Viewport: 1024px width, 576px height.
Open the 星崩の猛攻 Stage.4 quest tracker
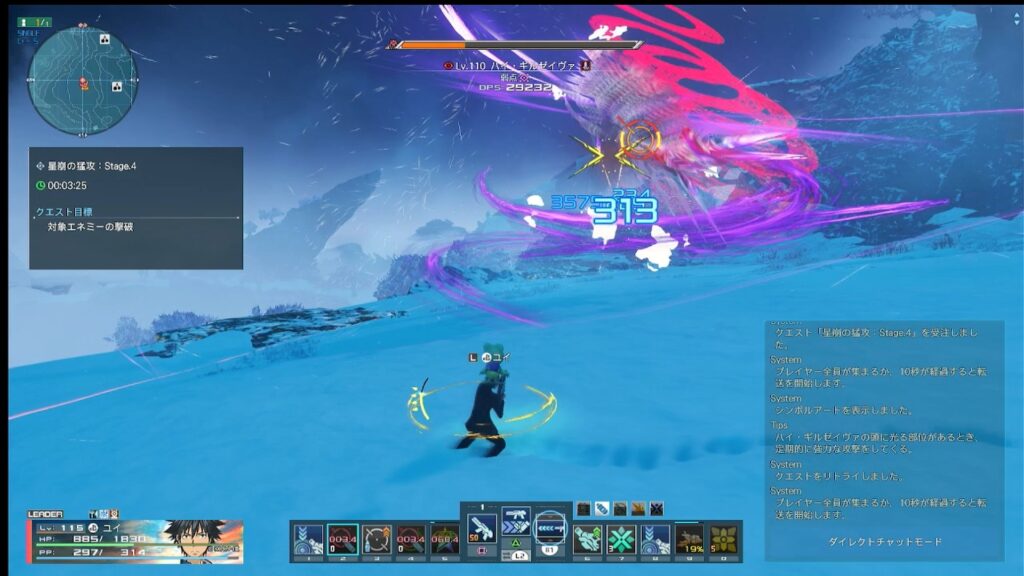tap(136, 208)
